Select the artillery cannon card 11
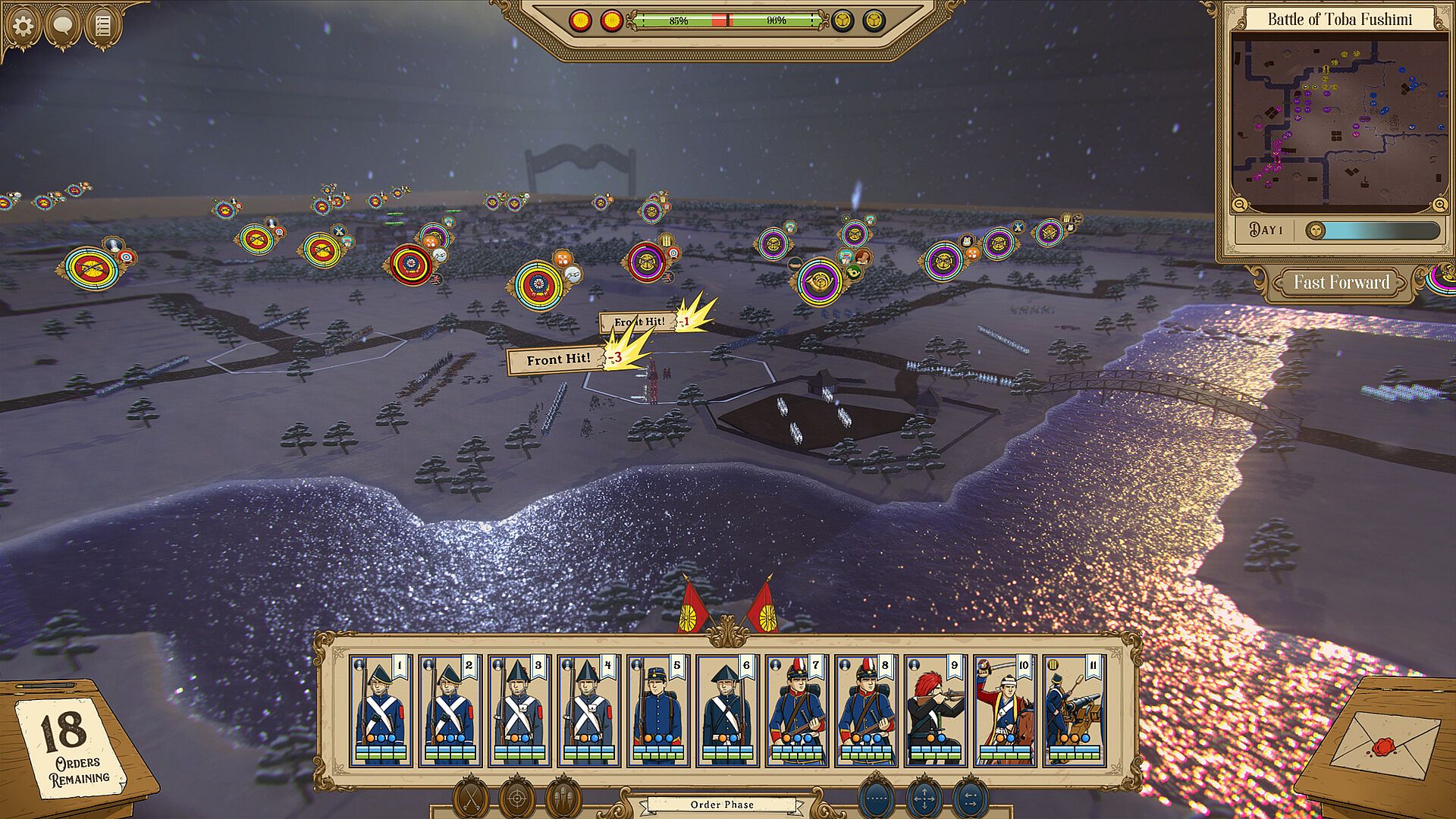1456x819 pixels. tap(1074, 711)
